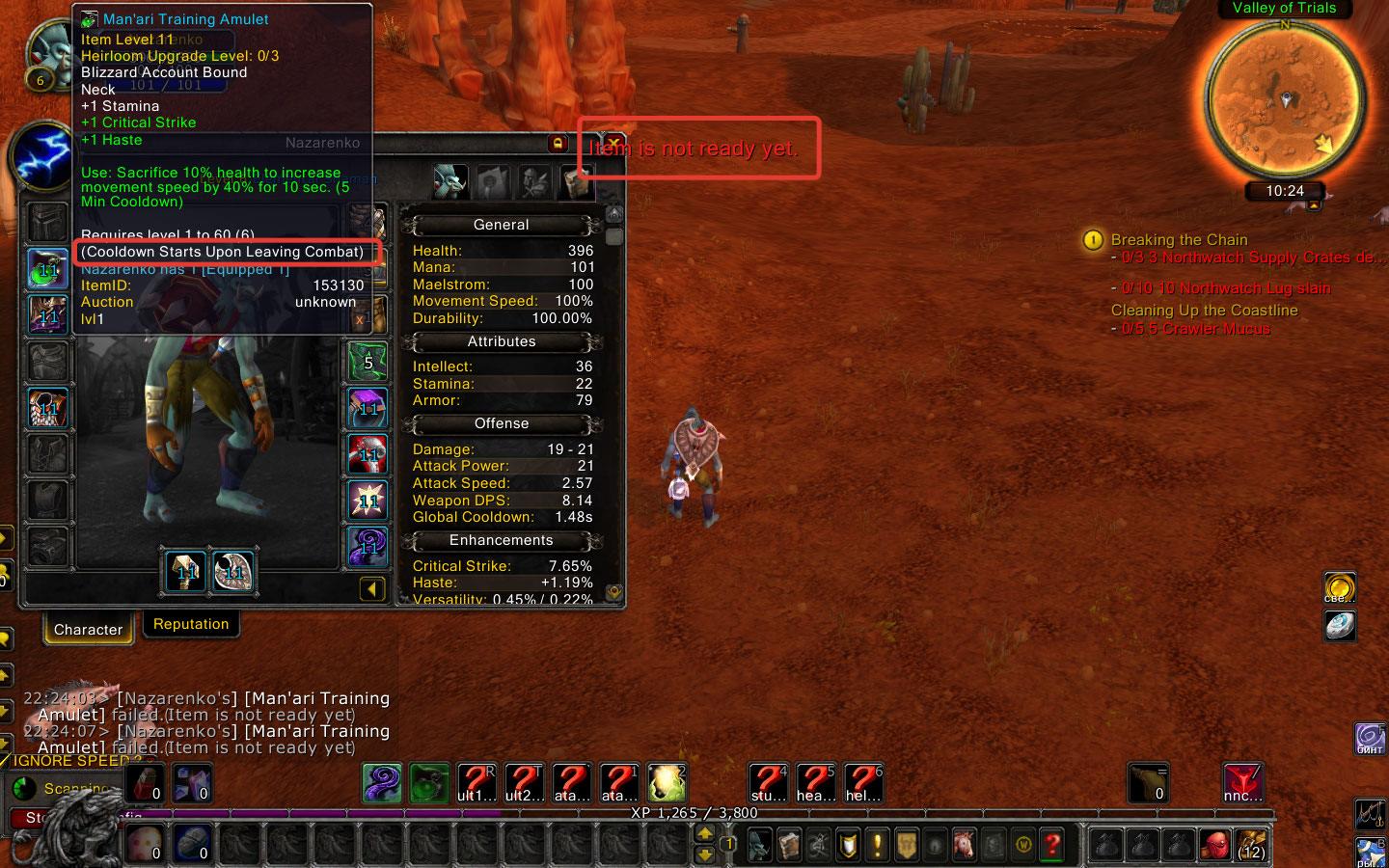
Task: Use the glowing yellow spell on action bar
Action: click(667, 783)
